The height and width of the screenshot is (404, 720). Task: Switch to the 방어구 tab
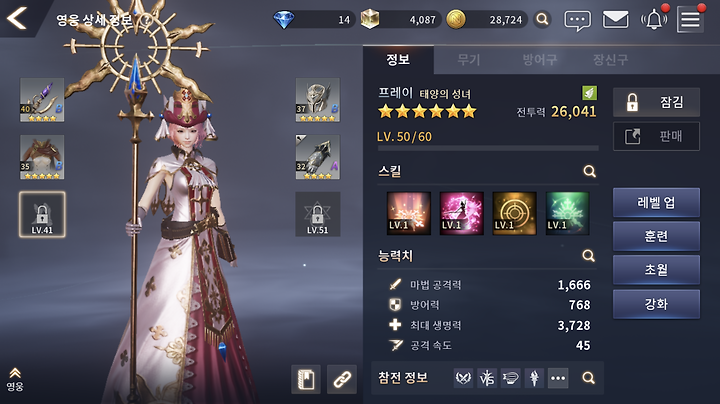tap(540, 60)
